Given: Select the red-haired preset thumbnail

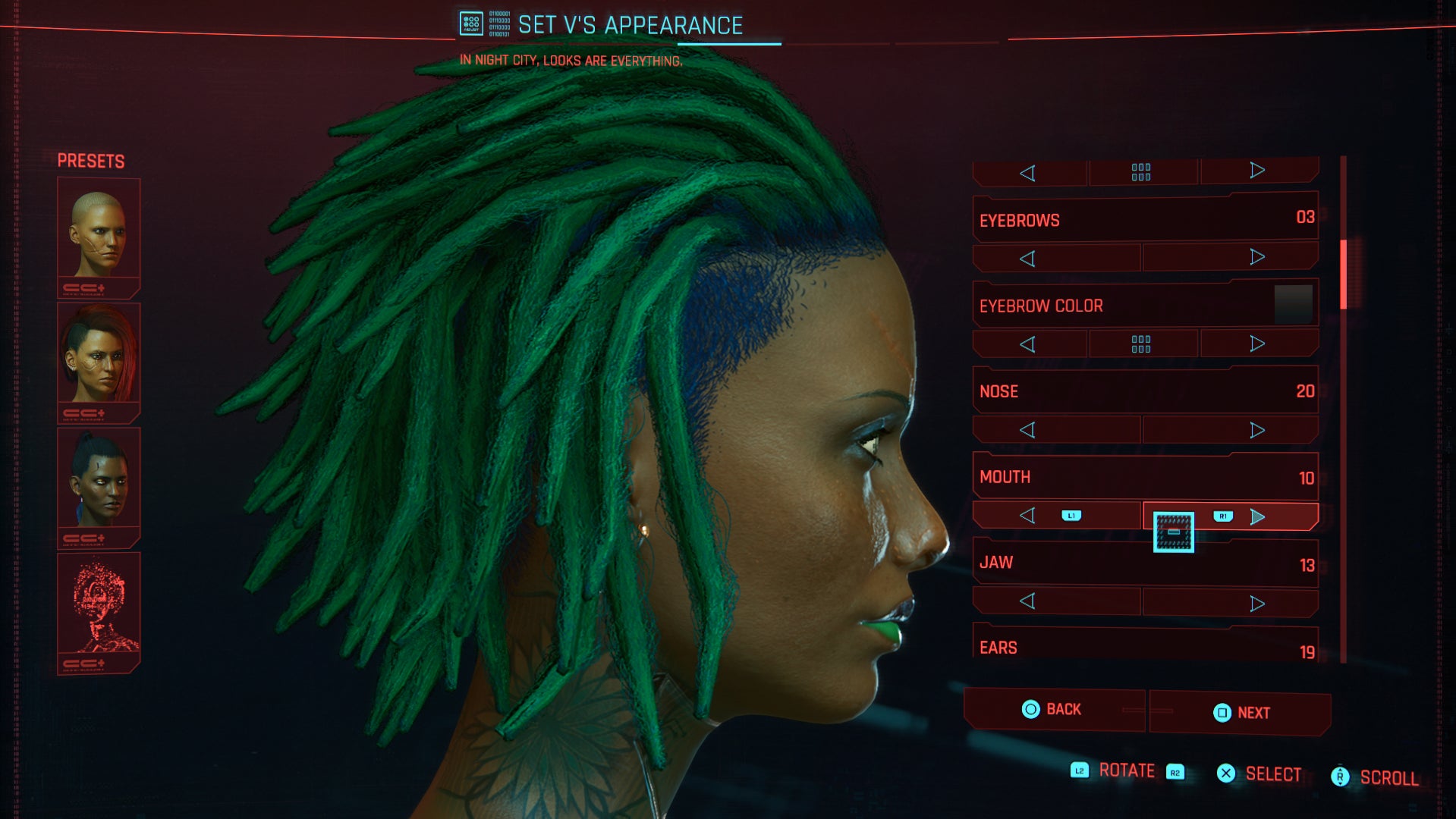Looking at the screenshot, I should point(99,358).
